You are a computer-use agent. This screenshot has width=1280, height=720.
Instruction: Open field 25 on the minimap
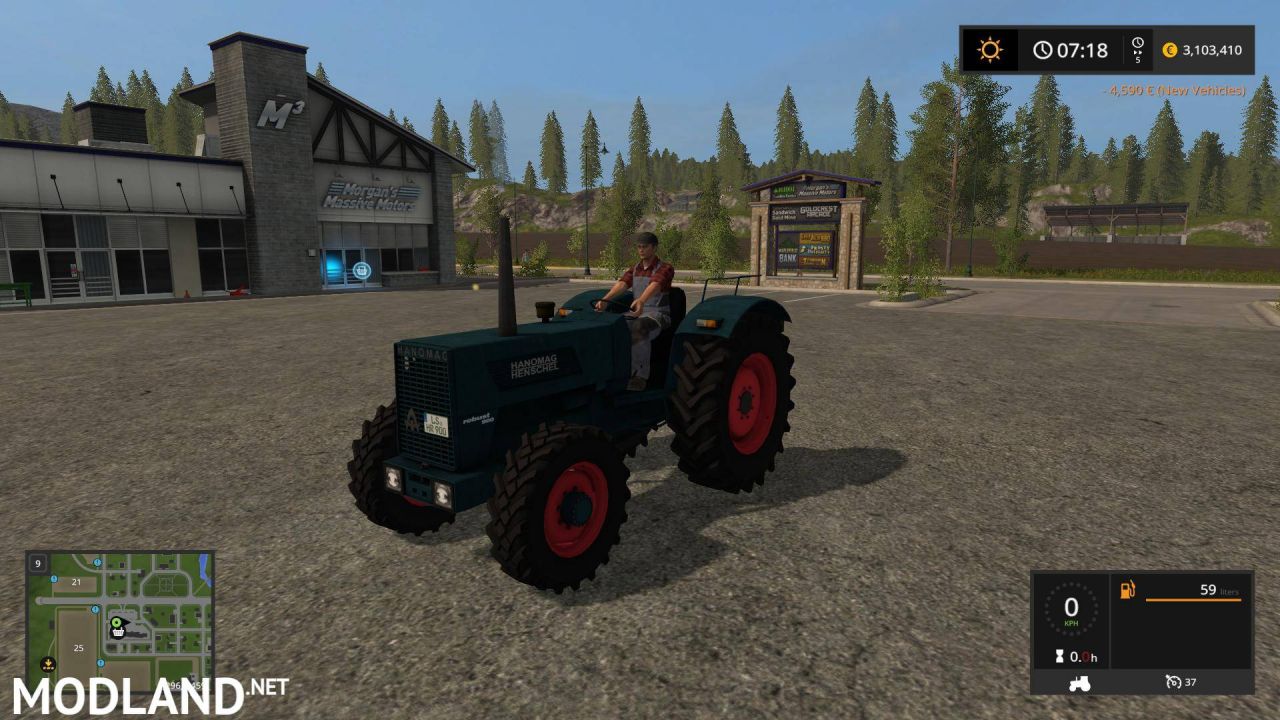point(78,647)
